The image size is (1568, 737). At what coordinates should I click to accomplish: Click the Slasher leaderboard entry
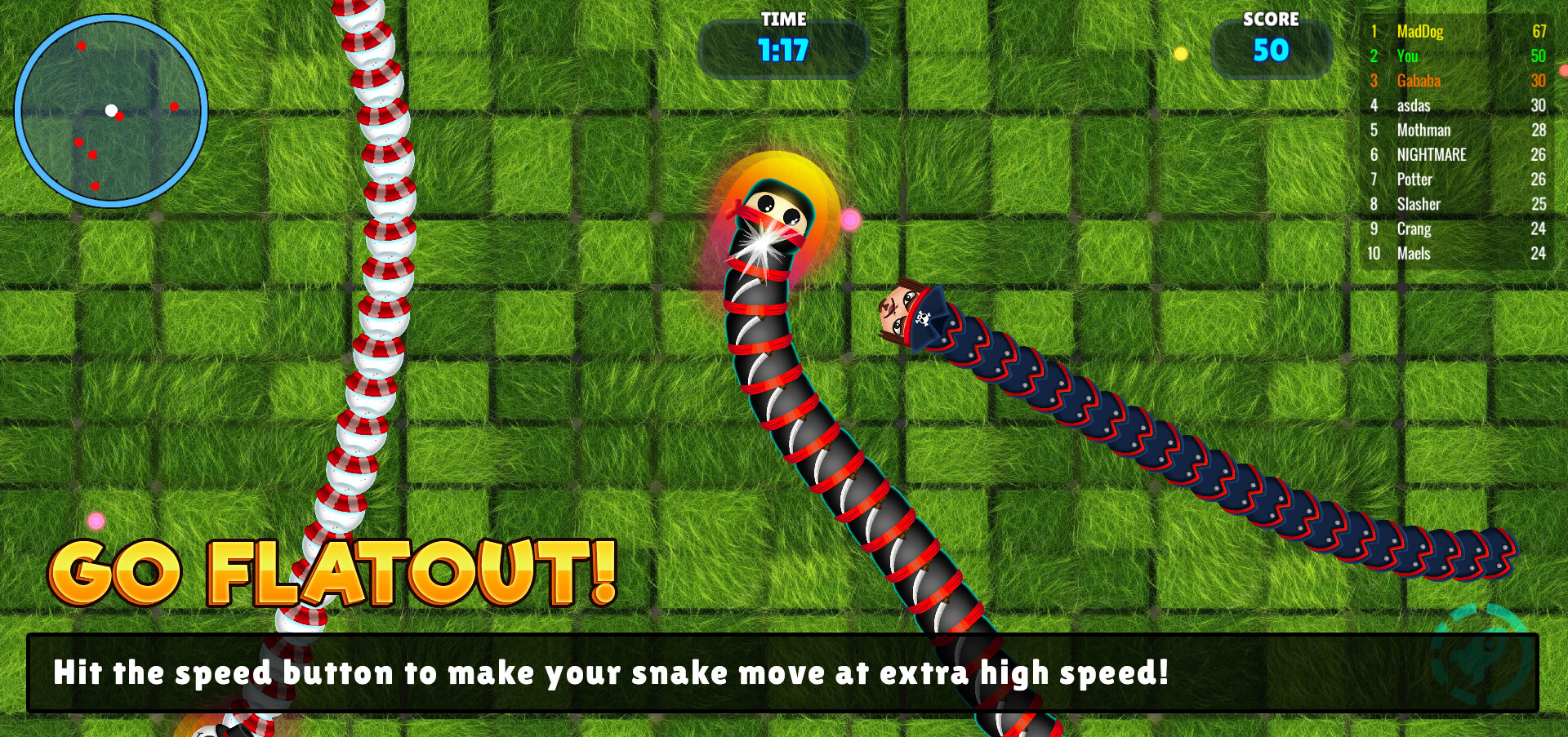tap(1419, 205)
